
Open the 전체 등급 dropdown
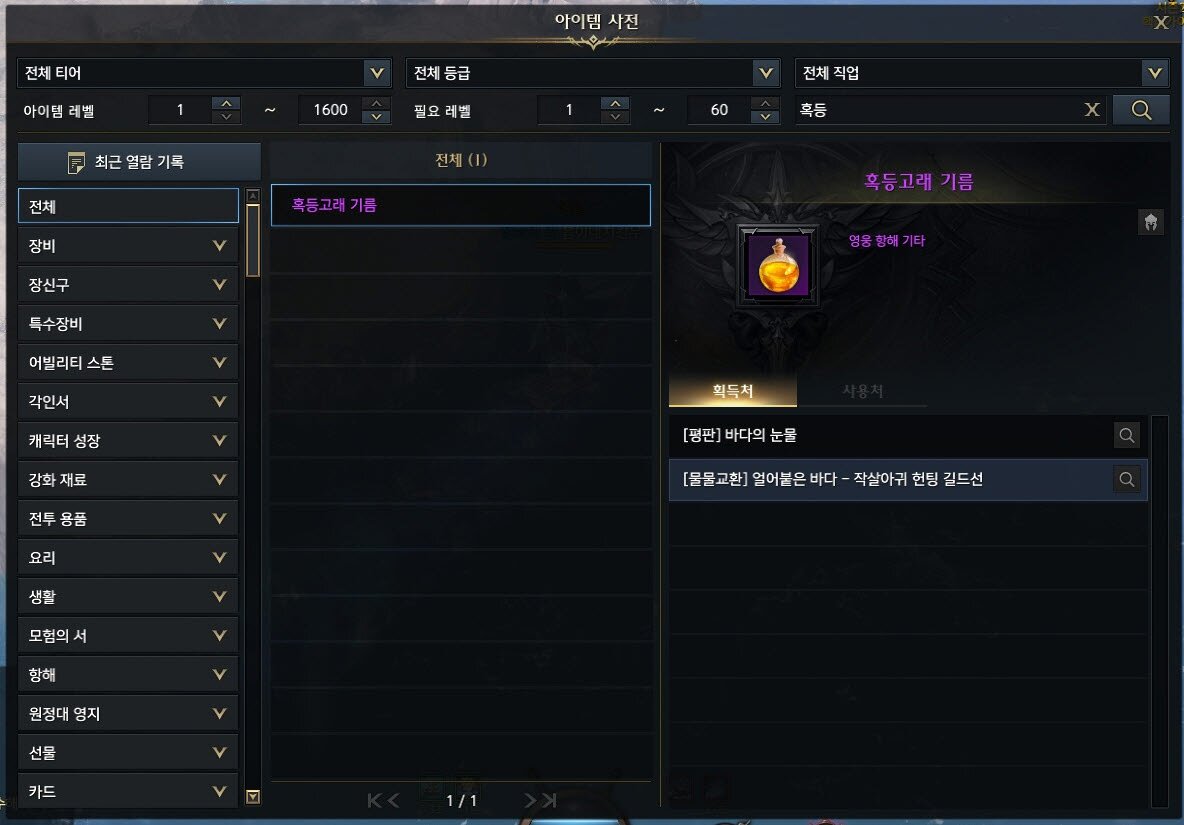(x=766, y=73)
